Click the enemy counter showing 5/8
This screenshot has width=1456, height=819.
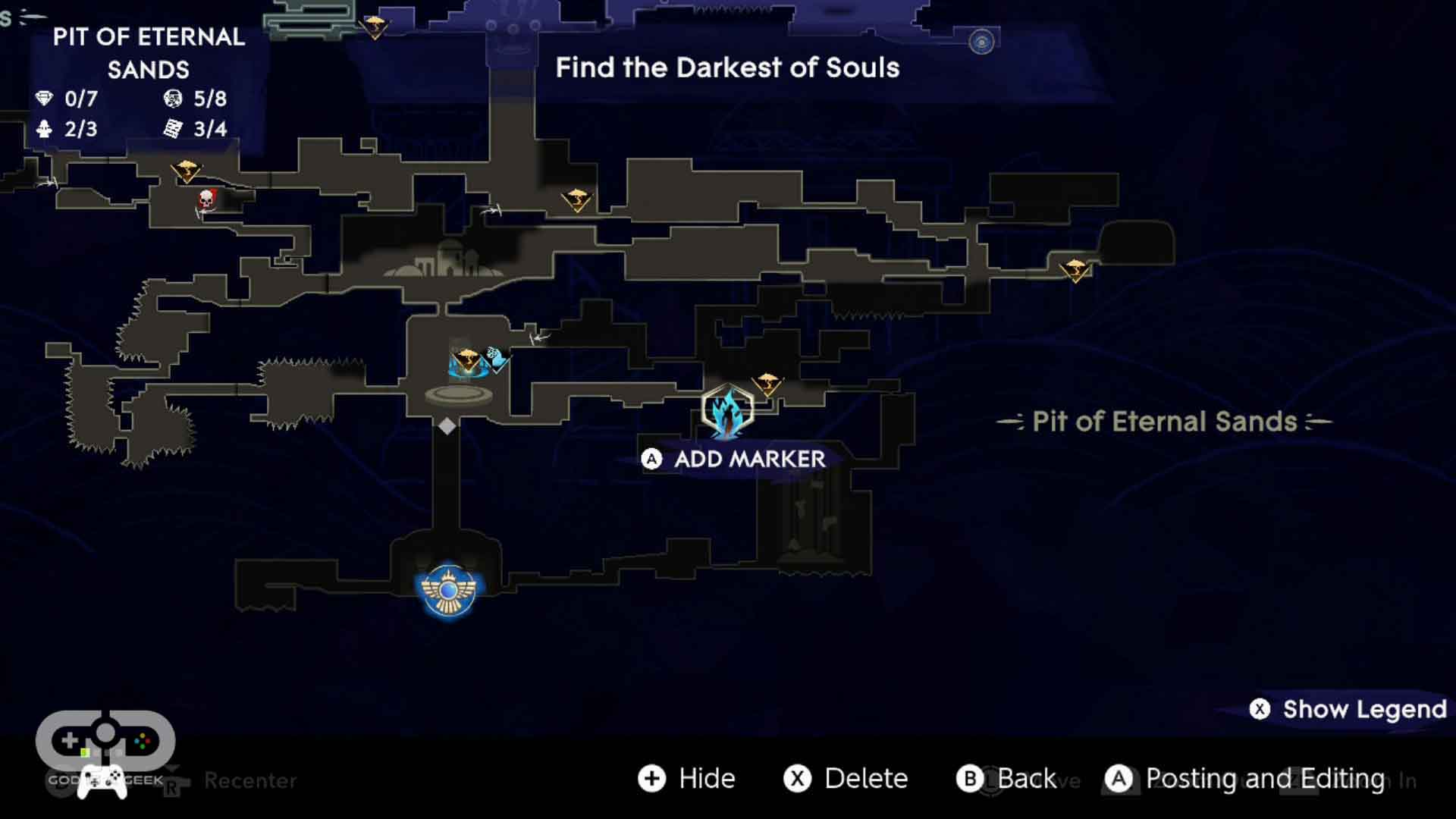coord(192,99)
